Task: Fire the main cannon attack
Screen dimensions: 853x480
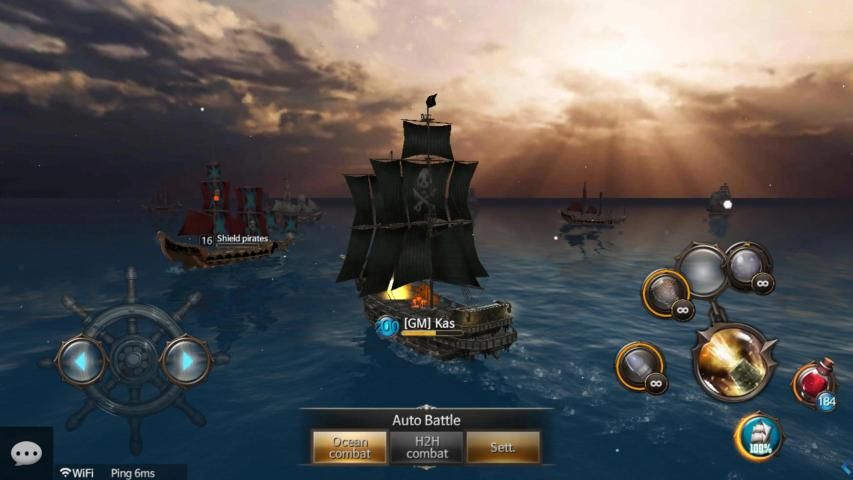Action: [x=734, y=361]
